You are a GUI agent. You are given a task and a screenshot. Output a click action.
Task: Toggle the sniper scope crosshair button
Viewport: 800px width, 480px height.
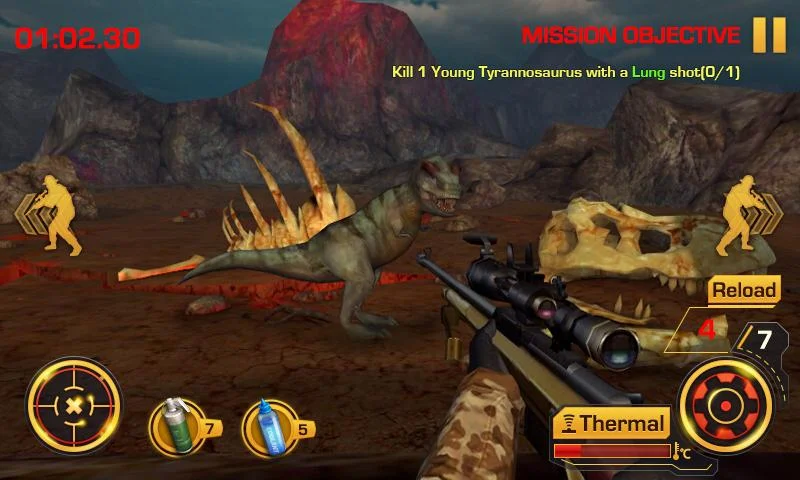[73, 407]
